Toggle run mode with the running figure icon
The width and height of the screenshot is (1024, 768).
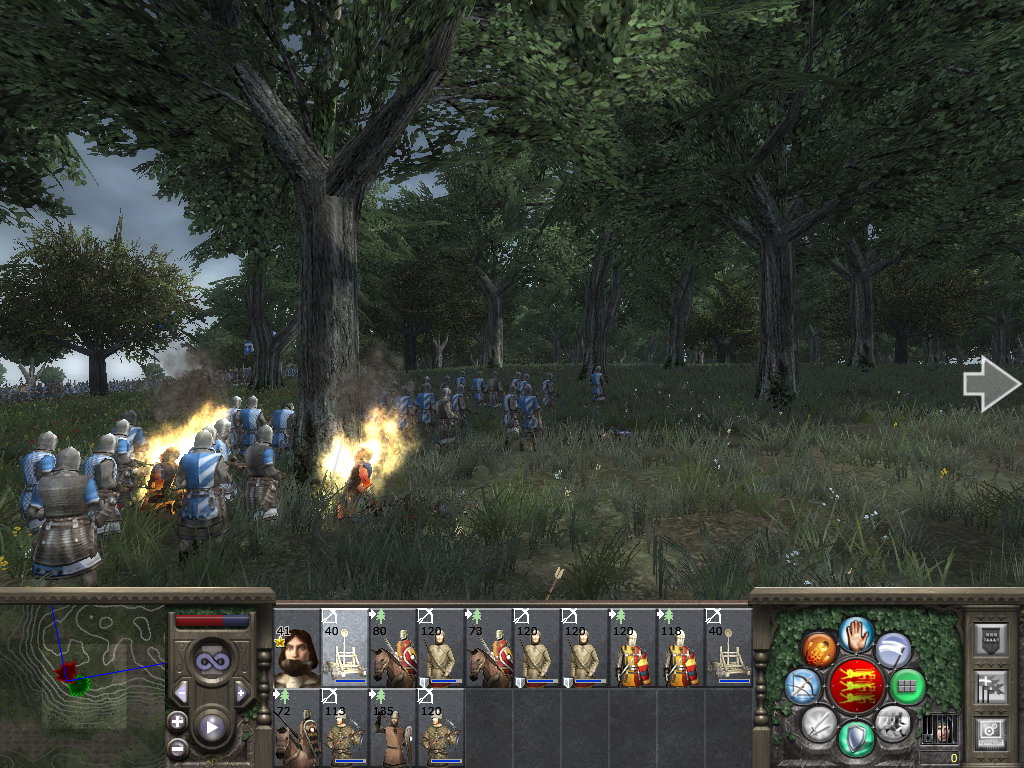tap(892, 721)
